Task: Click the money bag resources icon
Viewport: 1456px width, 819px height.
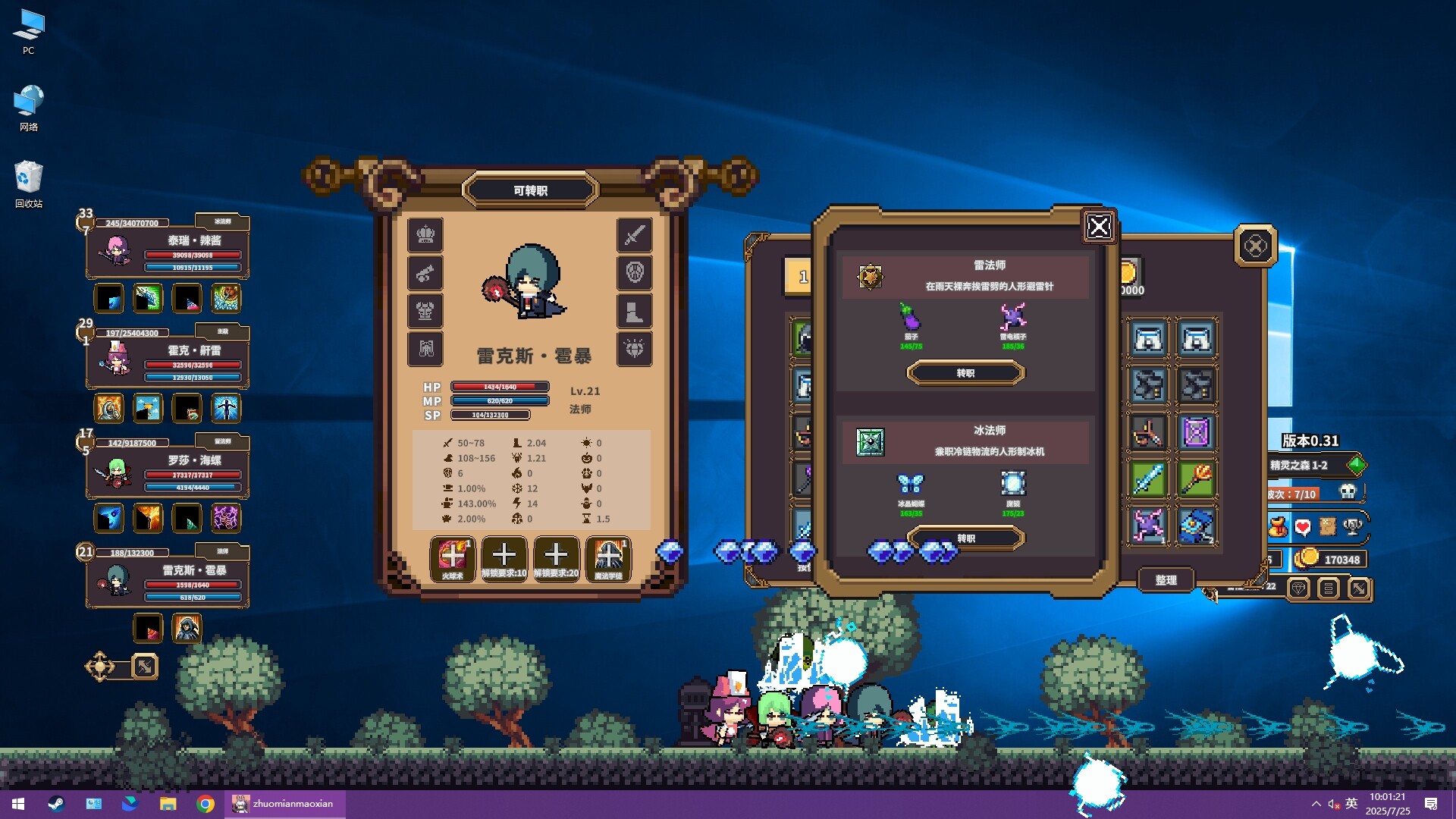Action: coord(1279,526)
